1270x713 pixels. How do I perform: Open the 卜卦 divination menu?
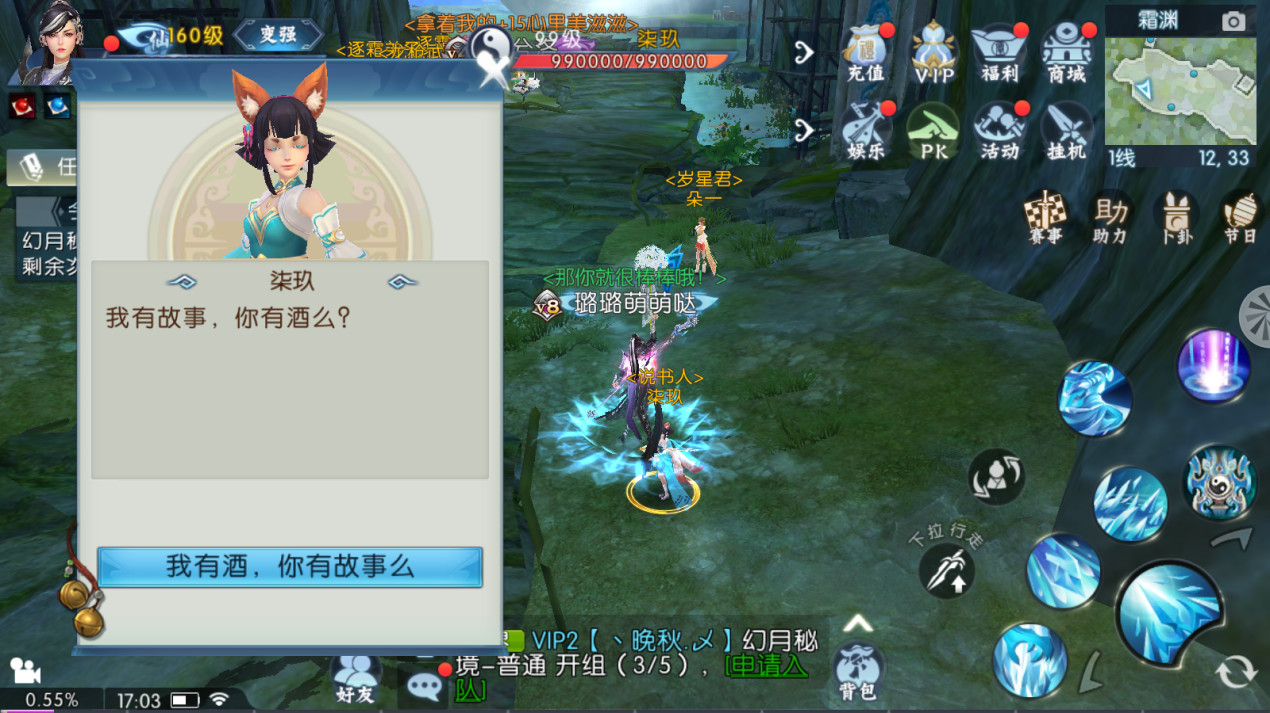(x=1176, y=217)
